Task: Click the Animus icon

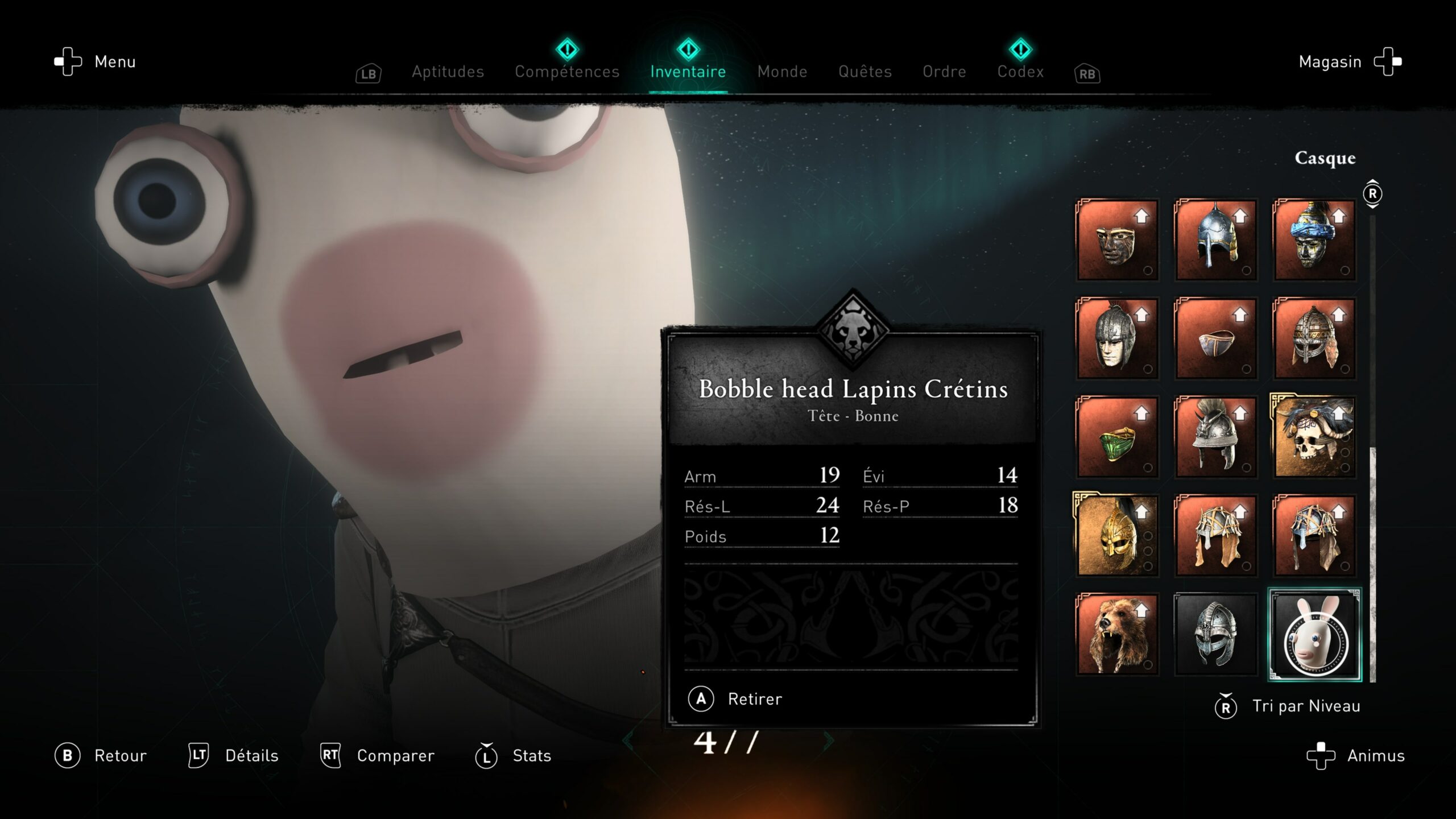Action: tap(1322, 755)
